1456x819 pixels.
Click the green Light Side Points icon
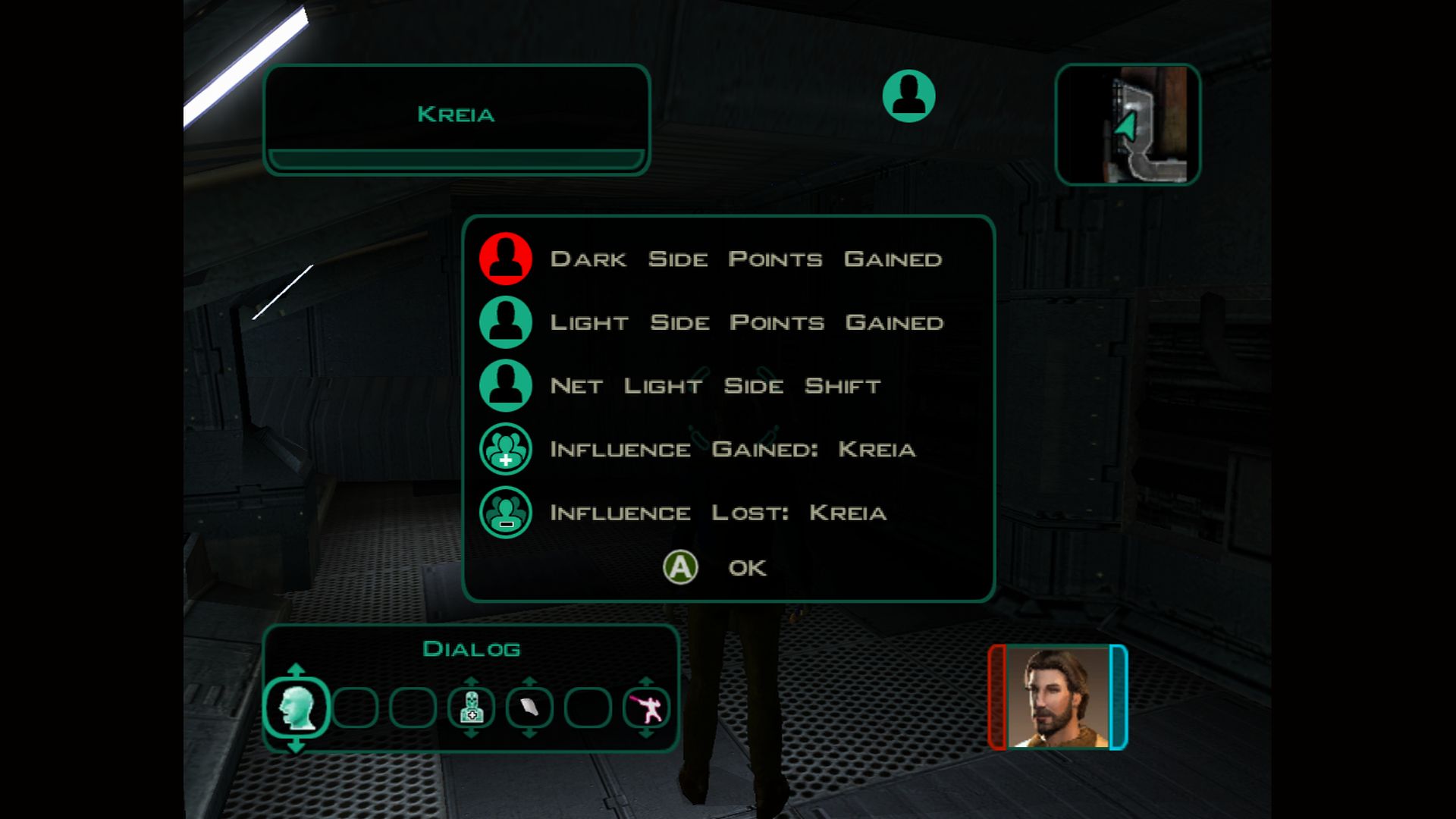(x=505, y=322)
